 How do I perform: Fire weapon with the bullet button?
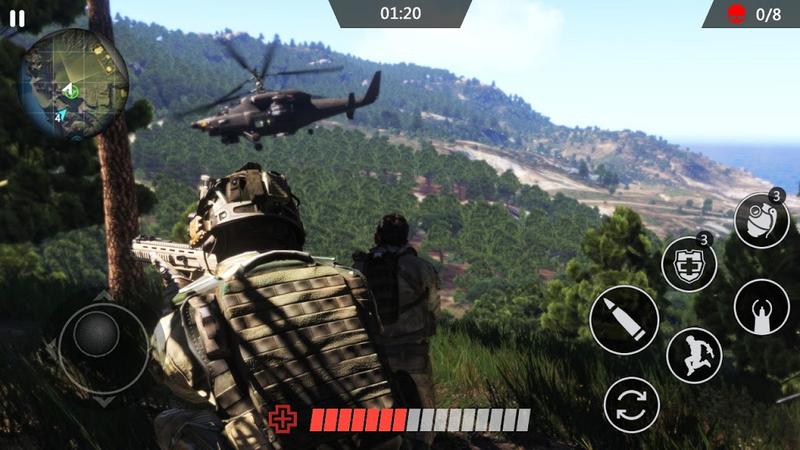tap(624, 320)
